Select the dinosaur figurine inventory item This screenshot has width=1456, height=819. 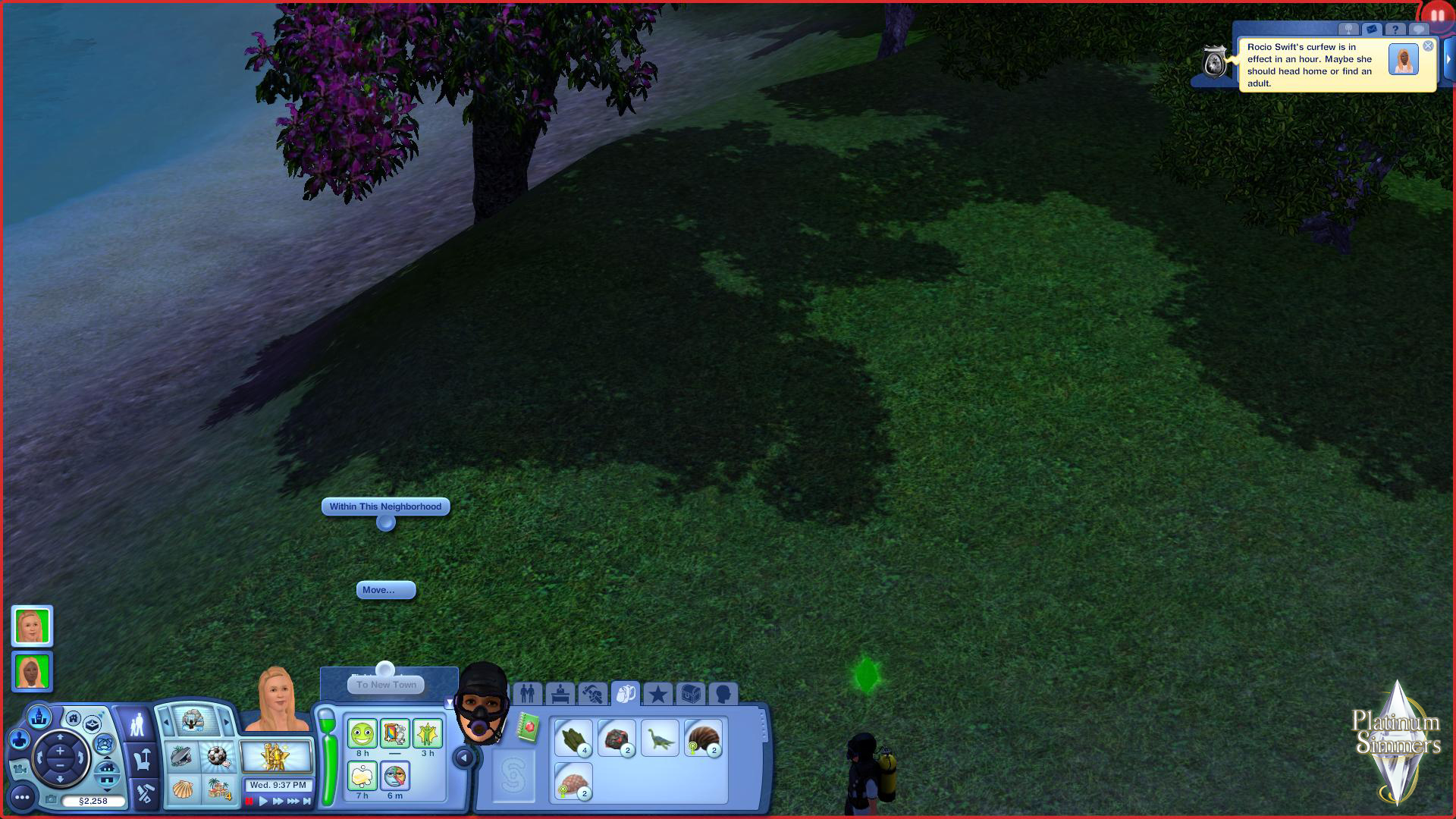(x=660, y=739)
